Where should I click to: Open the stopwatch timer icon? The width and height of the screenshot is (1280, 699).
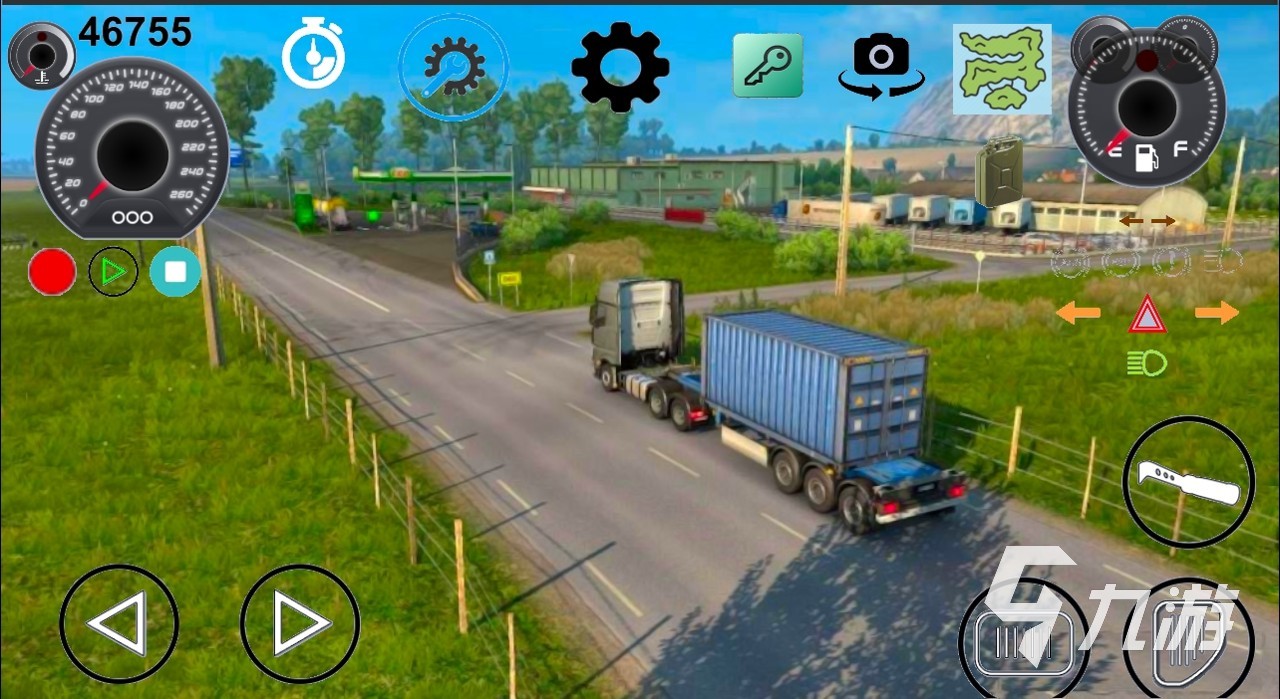[x=313, y=55]
